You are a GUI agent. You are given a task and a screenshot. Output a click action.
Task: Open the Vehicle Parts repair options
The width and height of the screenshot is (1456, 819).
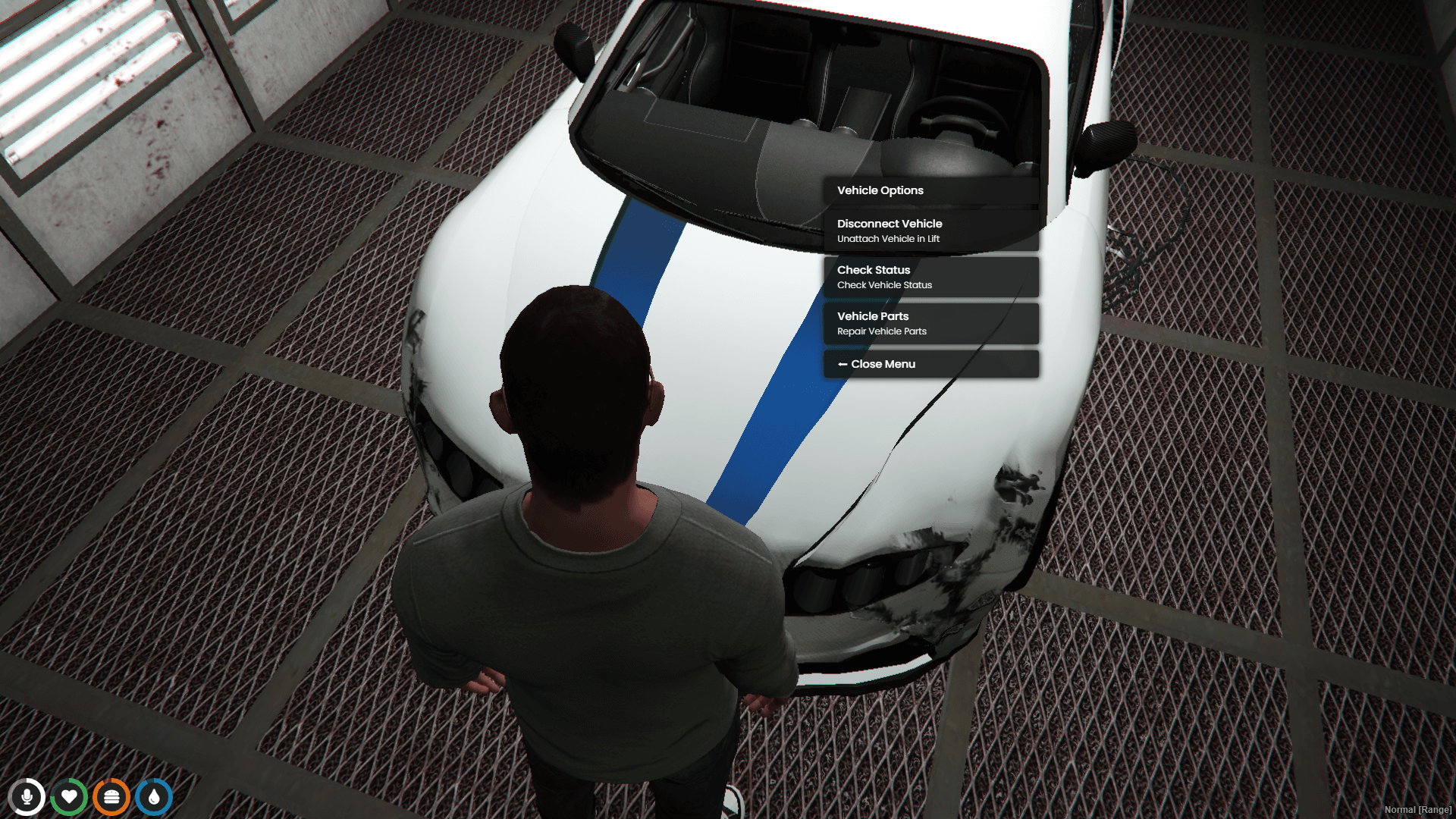[931, 323]
